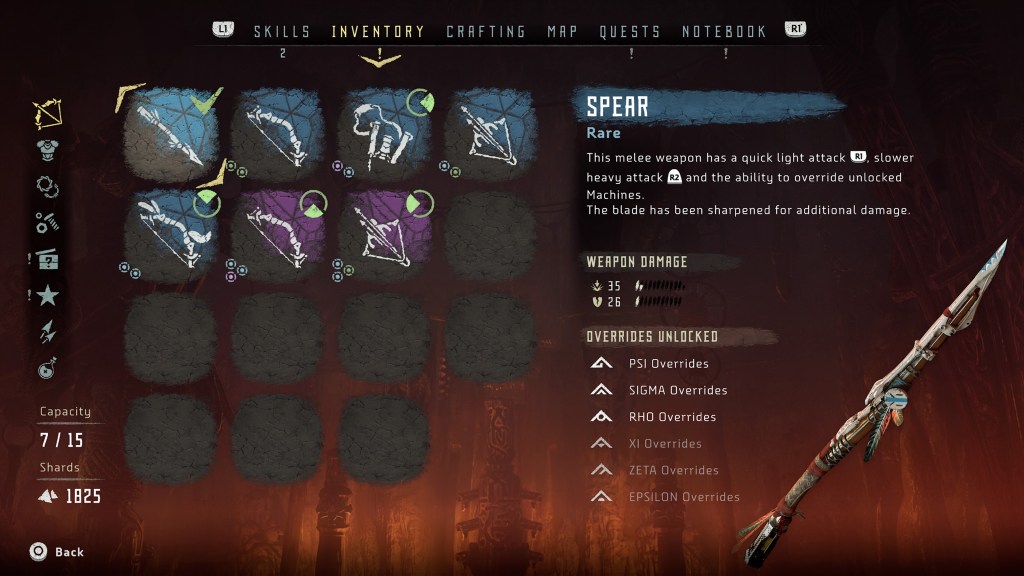Image resolution: width=1024 pixels, height=576 pixels.
Task: Open the potions flask category
Action: (x=47, y=369)
